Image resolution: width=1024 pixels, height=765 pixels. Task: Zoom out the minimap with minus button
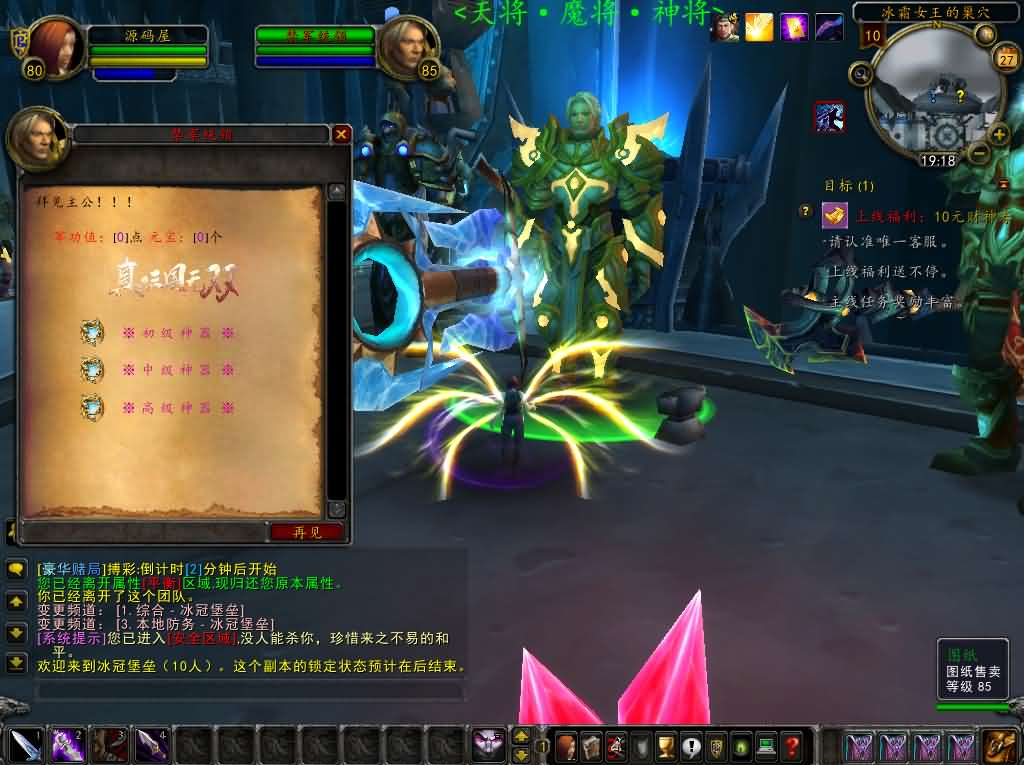pos(979,153)
